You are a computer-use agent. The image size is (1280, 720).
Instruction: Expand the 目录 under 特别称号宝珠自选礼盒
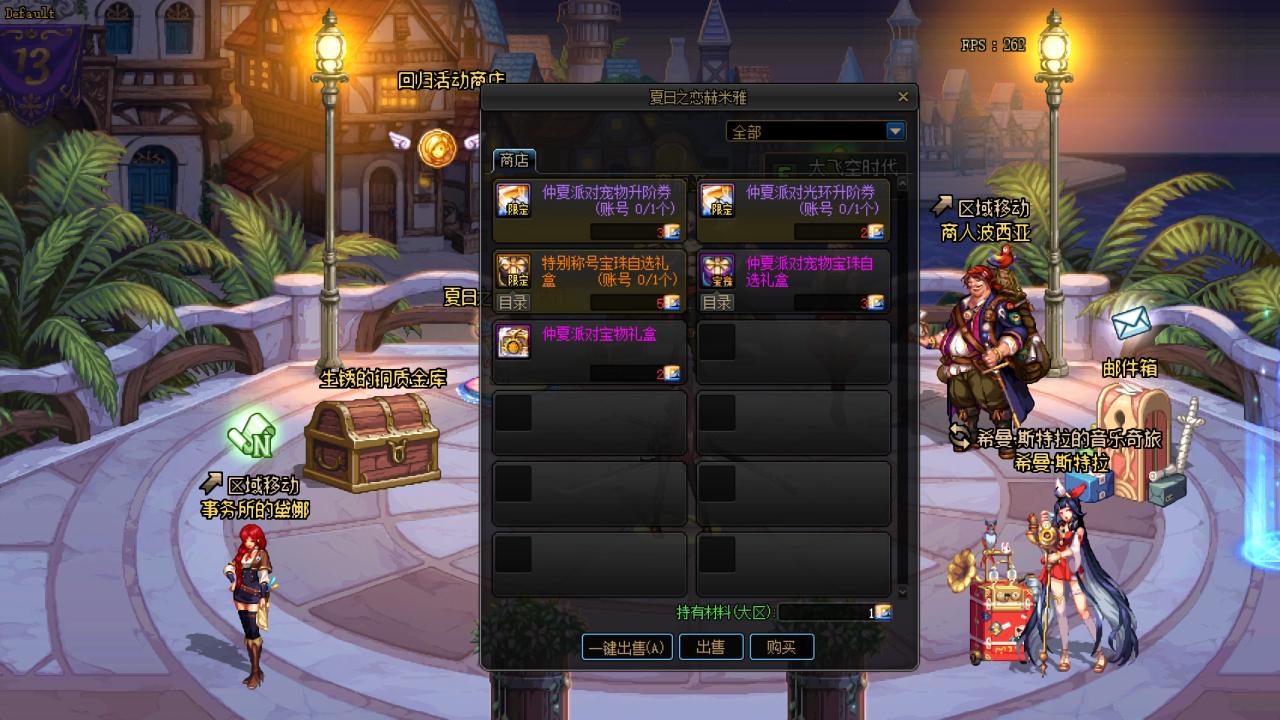coord(513,301)
